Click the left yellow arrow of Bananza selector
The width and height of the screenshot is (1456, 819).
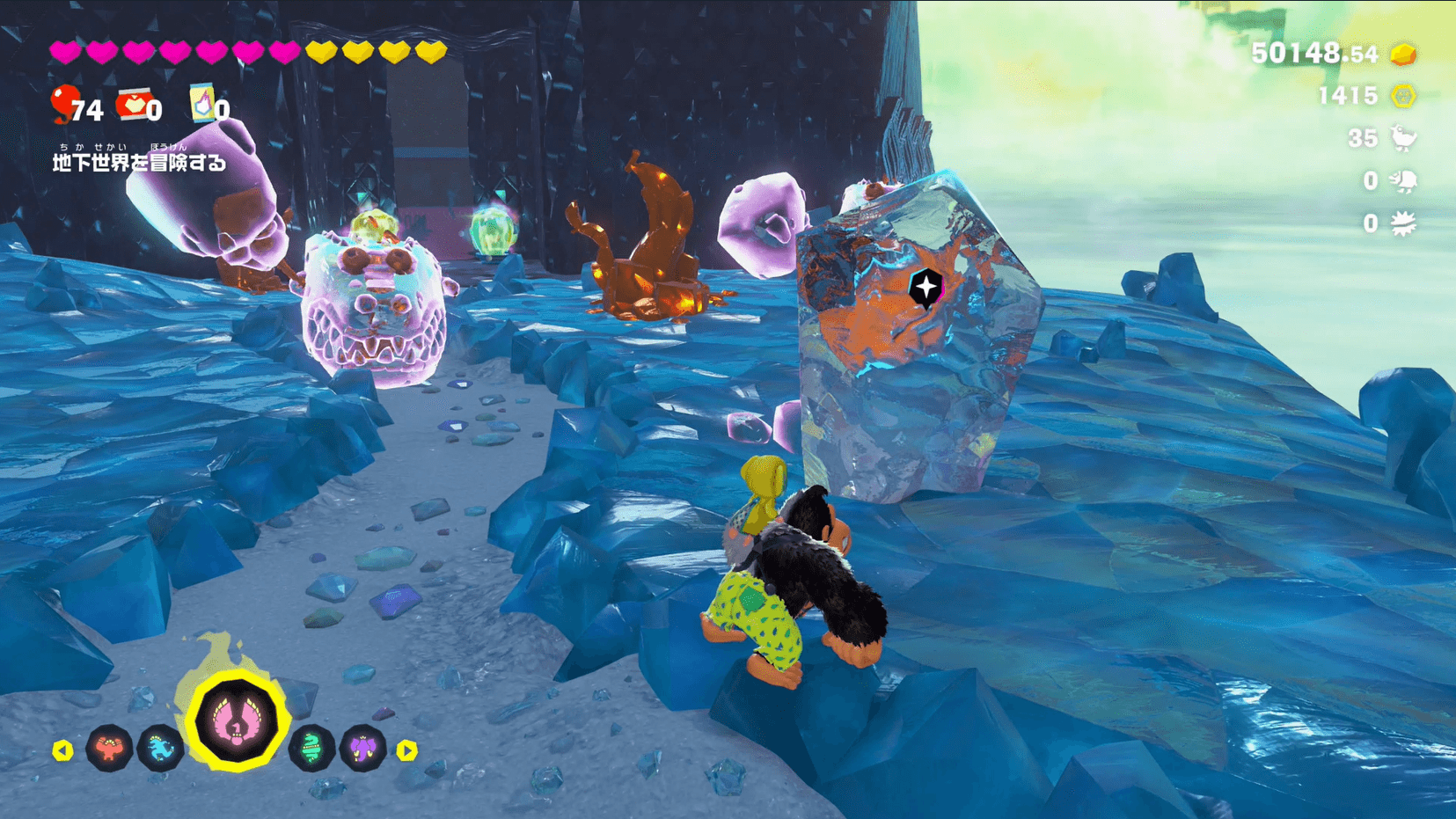click(x=62, y=750)
